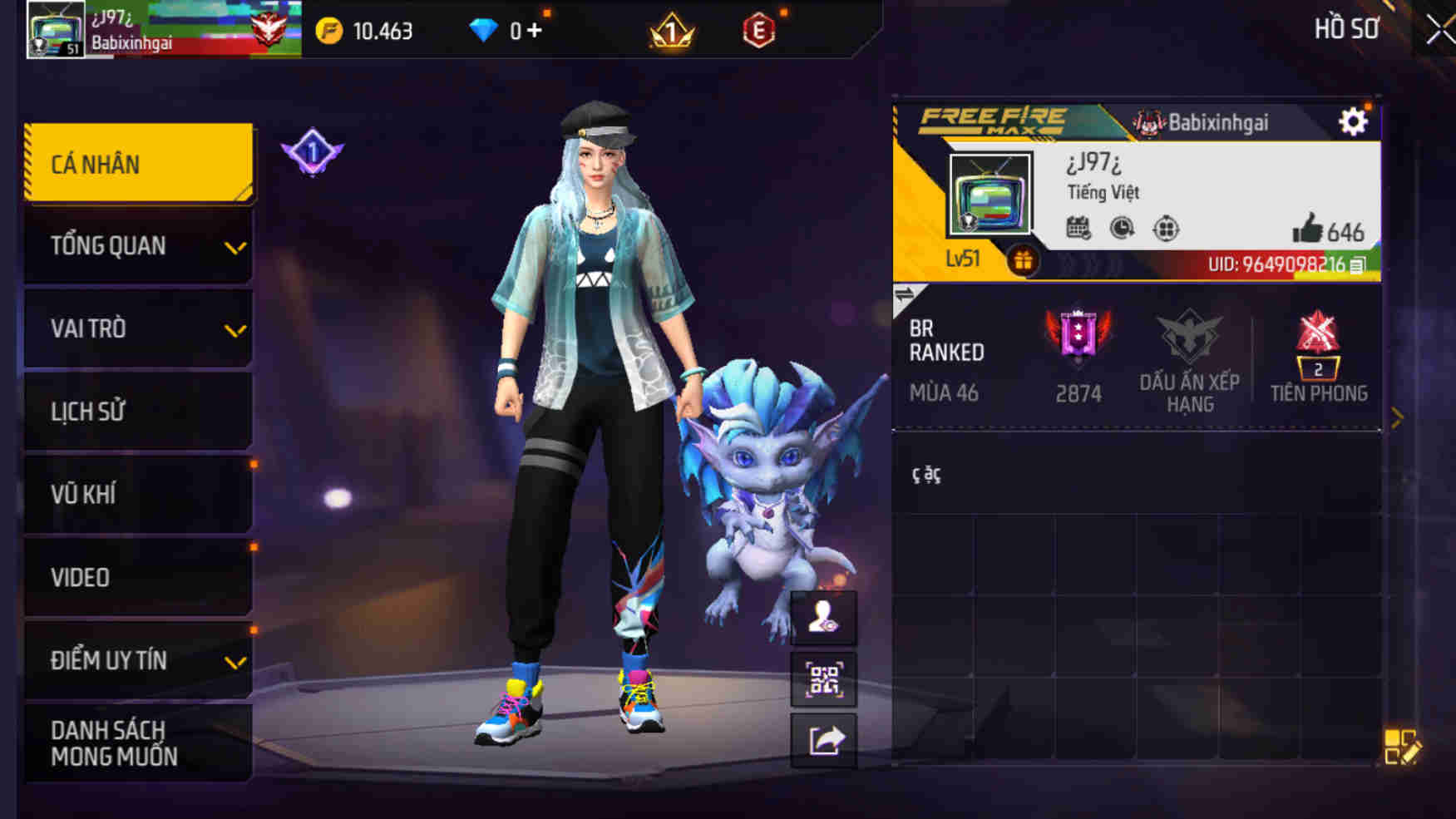Expand the ĐIỂM UY TÍN section
The image size is (1456, 819).
point(138,660)
